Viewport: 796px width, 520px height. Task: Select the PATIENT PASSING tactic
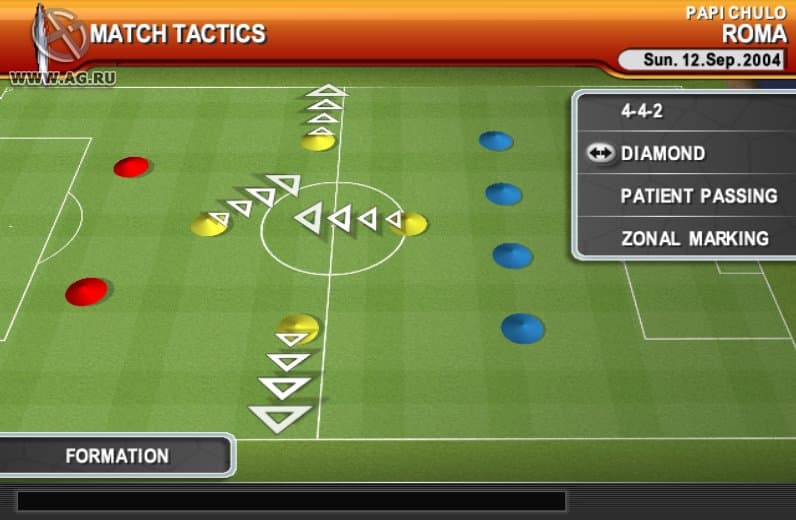click(x=698, y=196)
